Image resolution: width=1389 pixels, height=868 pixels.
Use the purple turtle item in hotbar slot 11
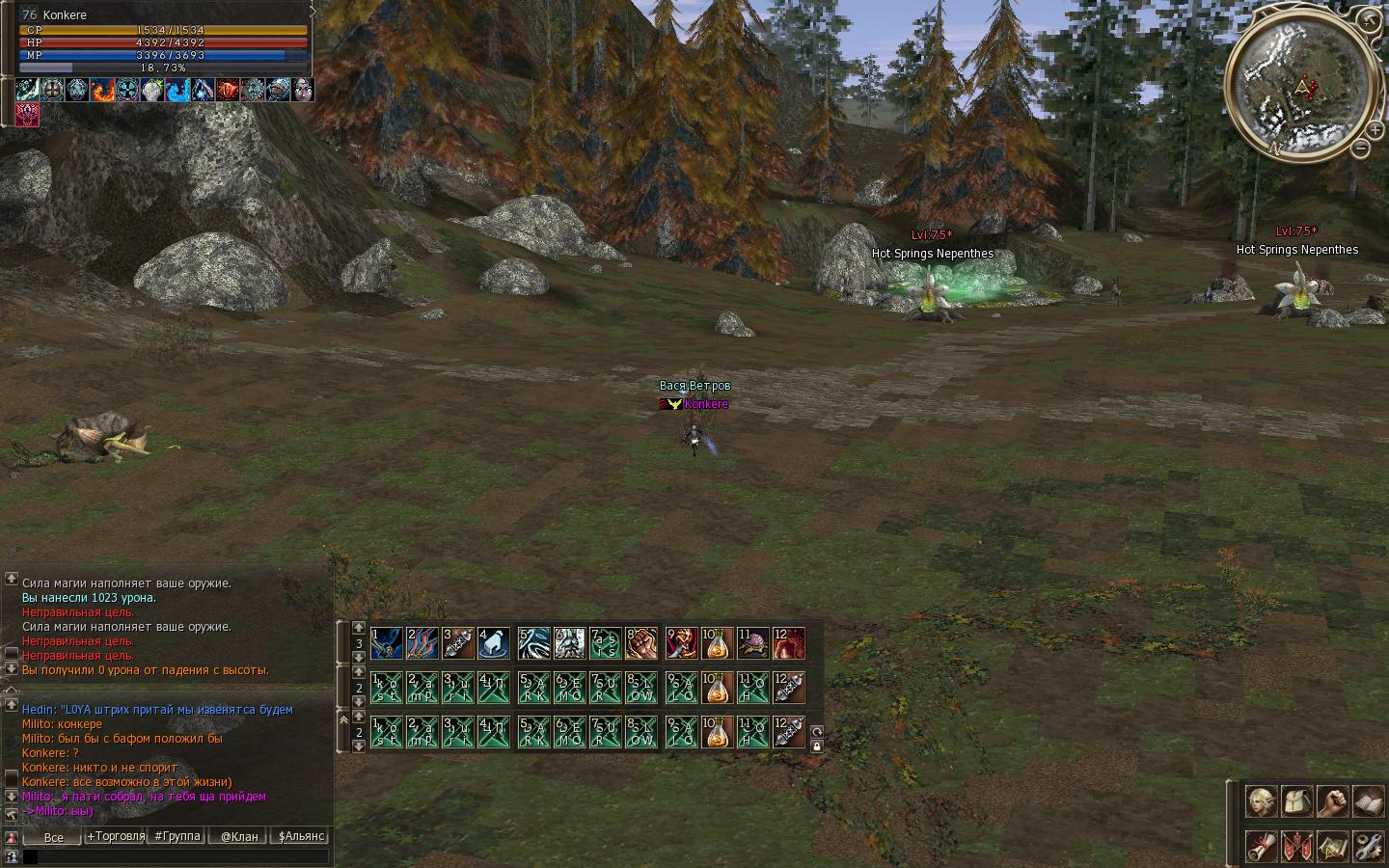(x=752, y=643)
